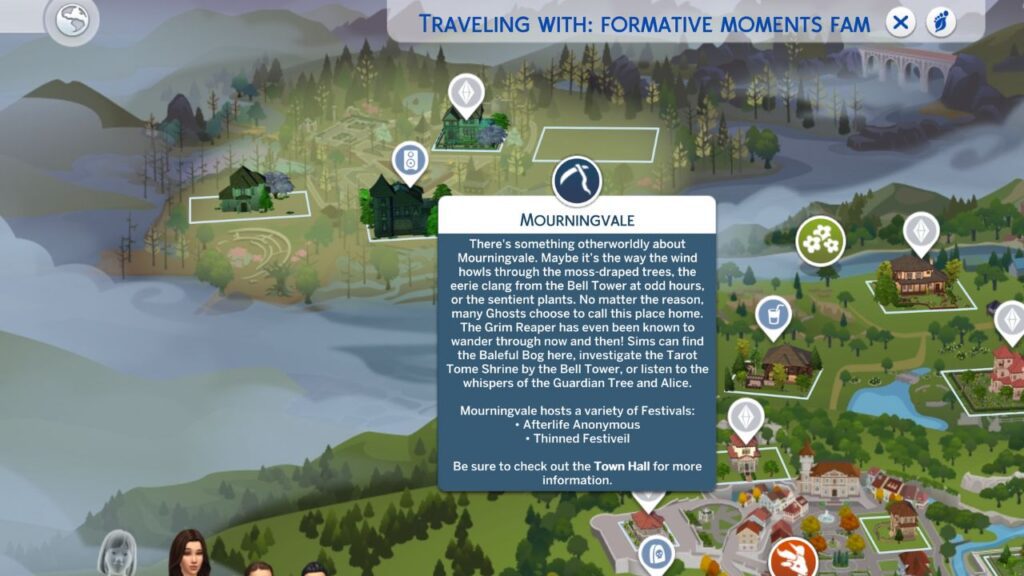1024x576 pixels.
Task: Click the footprints travel icon
Action: (x=940, y=22)
